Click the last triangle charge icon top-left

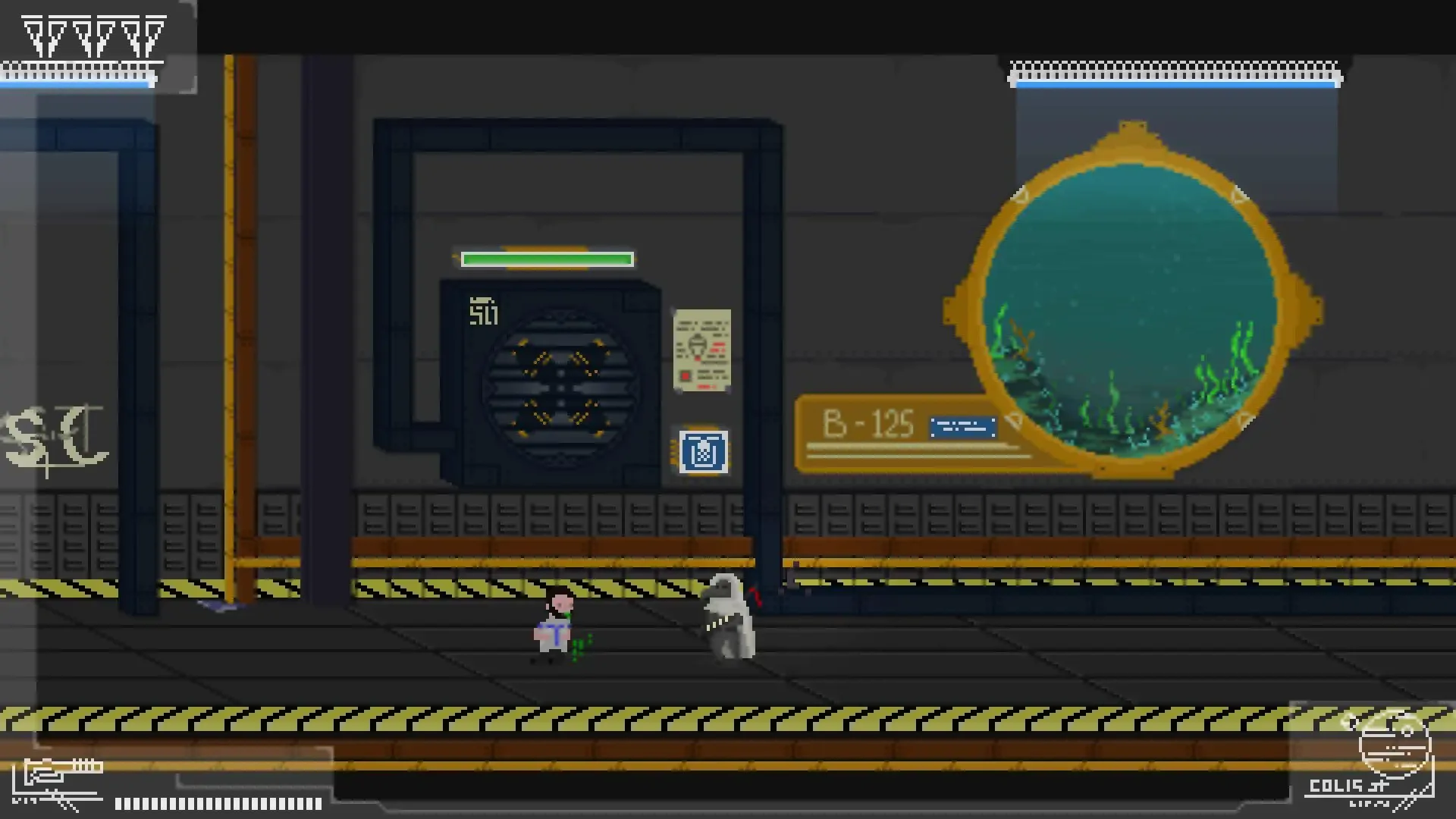click(154, 34)
